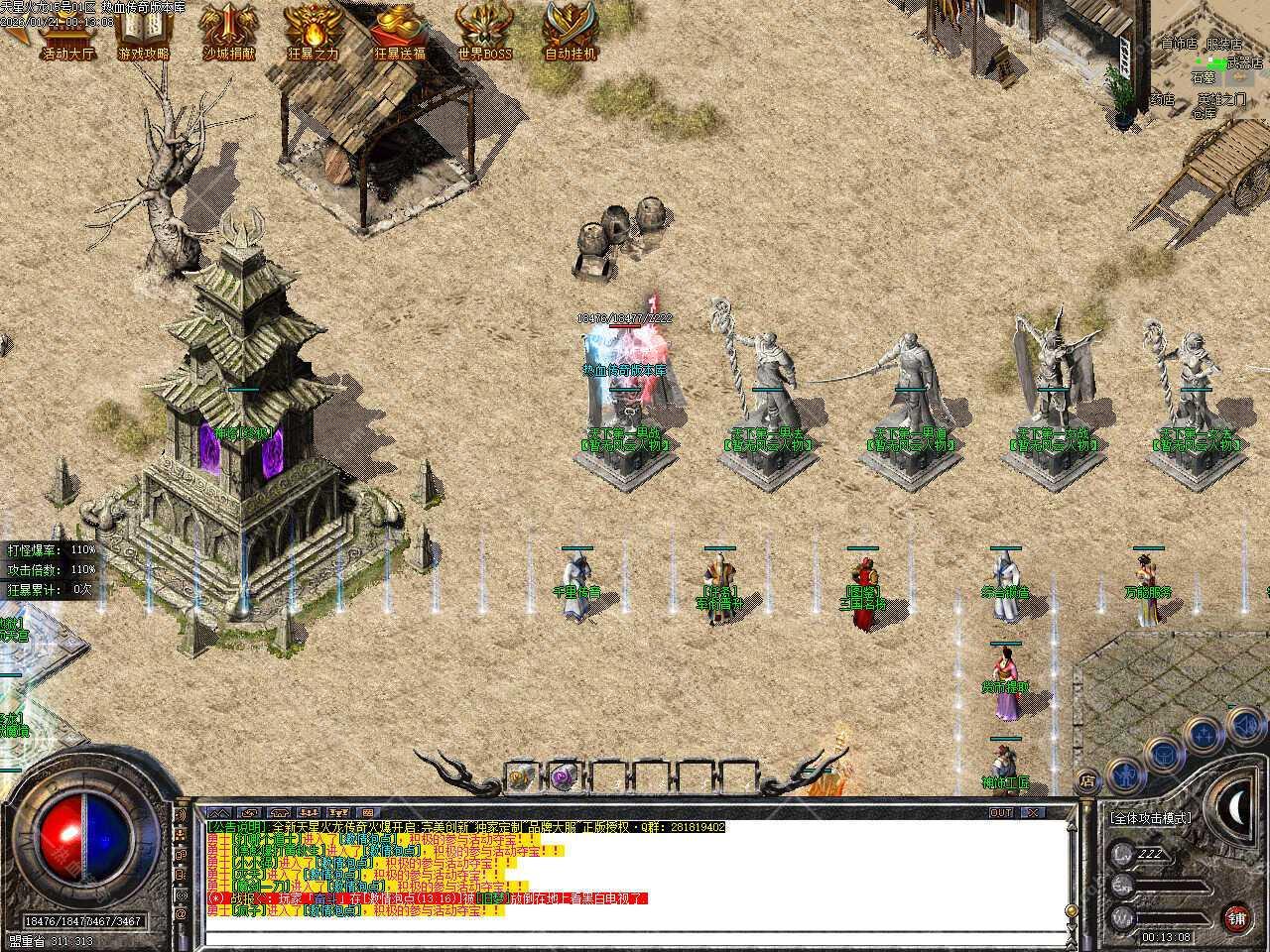Image resolution: width=1270 pixels, height=952 pixels.
Task: Switch the 全体攻击模式 attack mode label
Action: click(1151, 819)
